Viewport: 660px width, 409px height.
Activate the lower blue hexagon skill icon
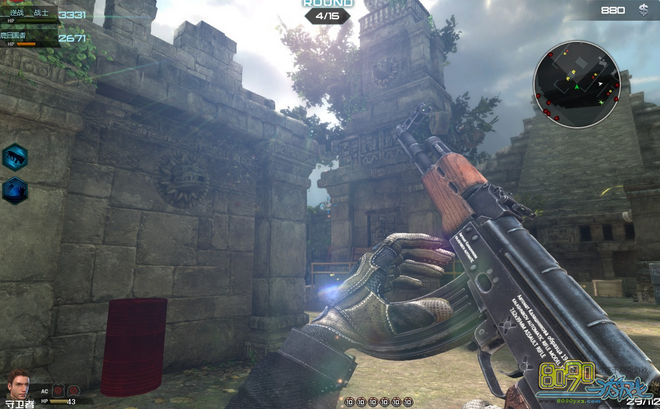[15, 190]
